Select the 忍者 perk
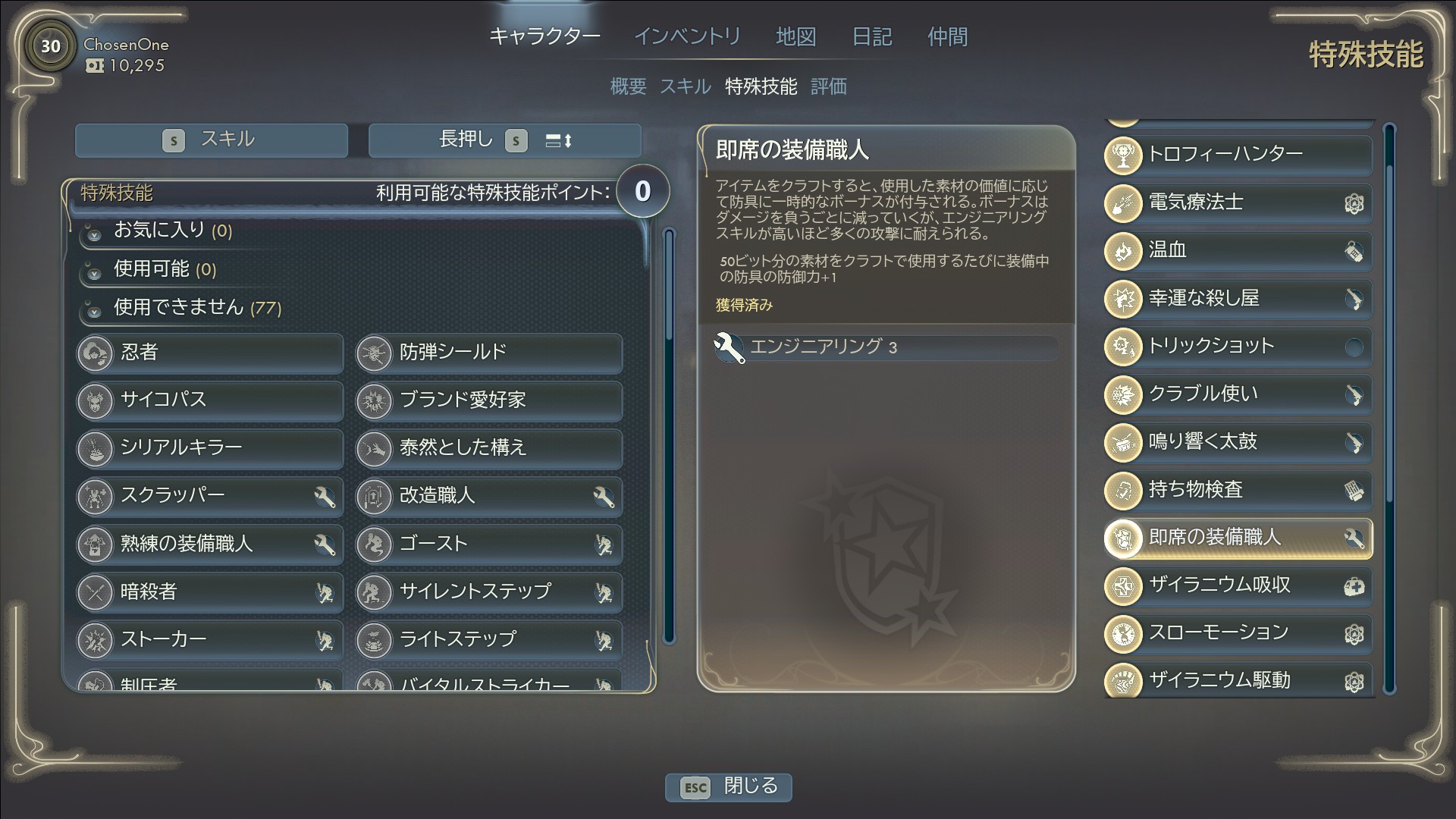Screen dimensions: 1456x819 tap(210, 353)
